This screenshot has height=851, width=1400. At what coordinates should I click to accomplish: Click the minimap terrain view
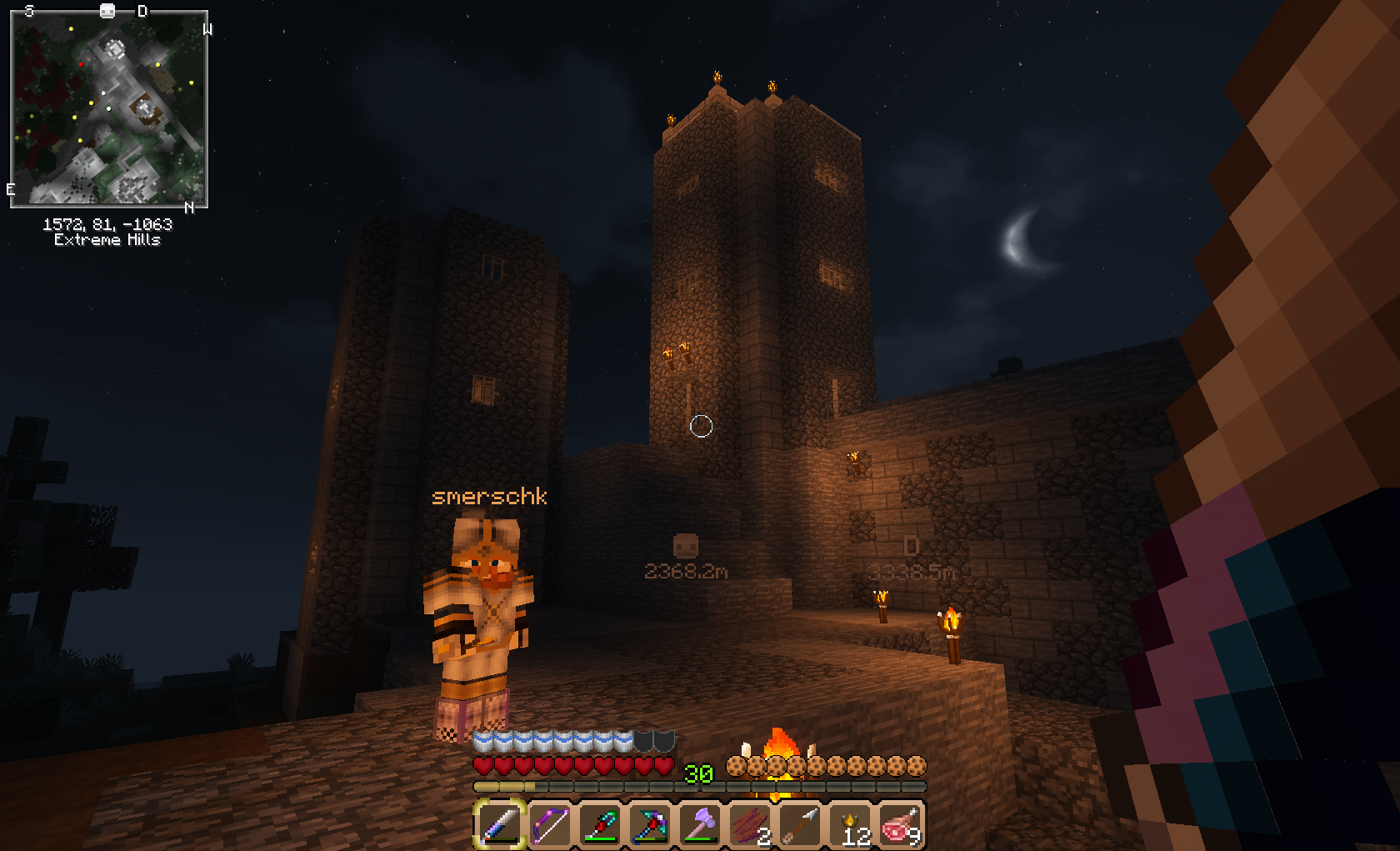pyautogui.click(x=108, y=108)
